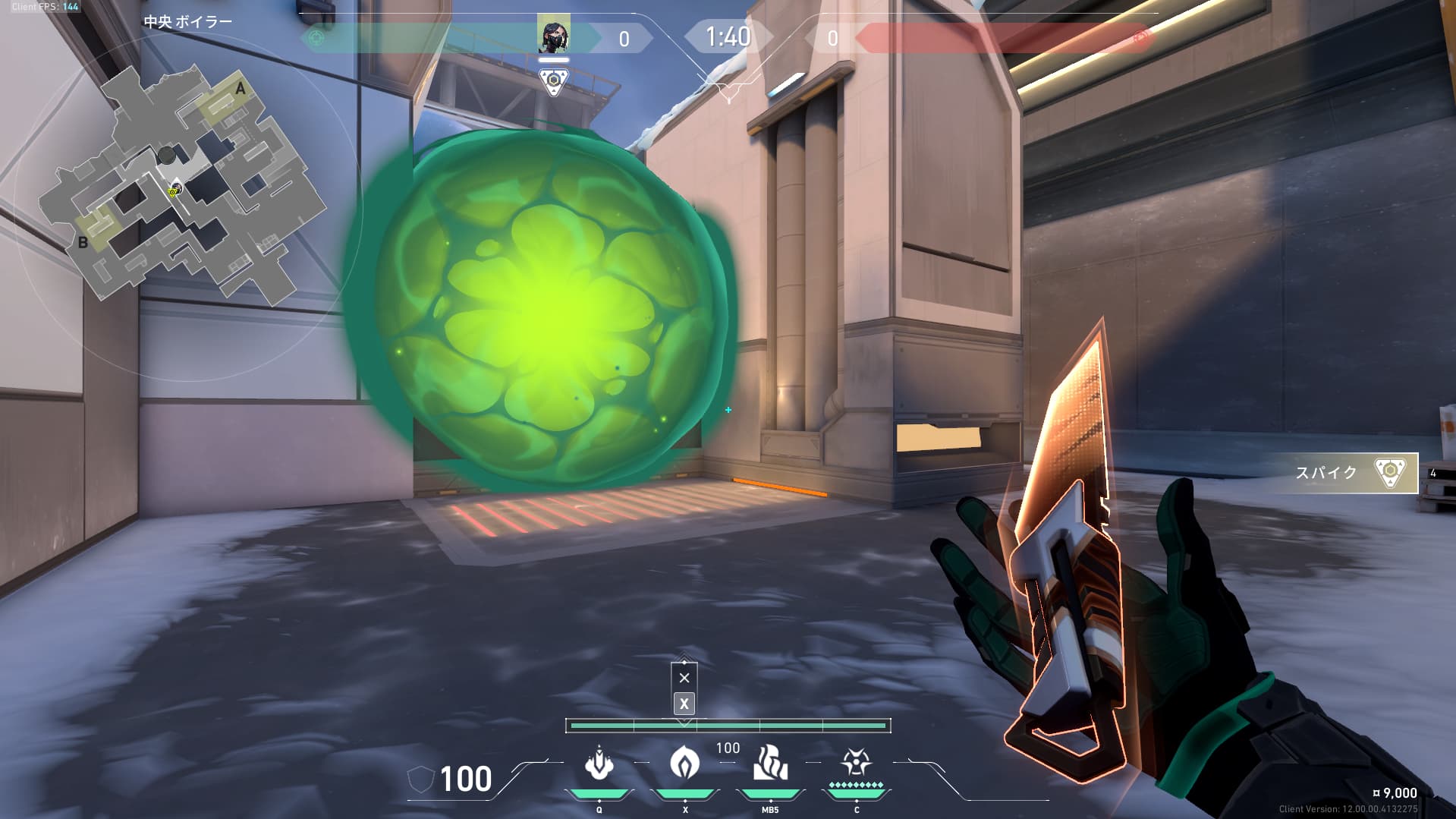The image size is (1456, 819).
Task: Activate the Poison Cloud ability icon
Action: tap(599, 763)
